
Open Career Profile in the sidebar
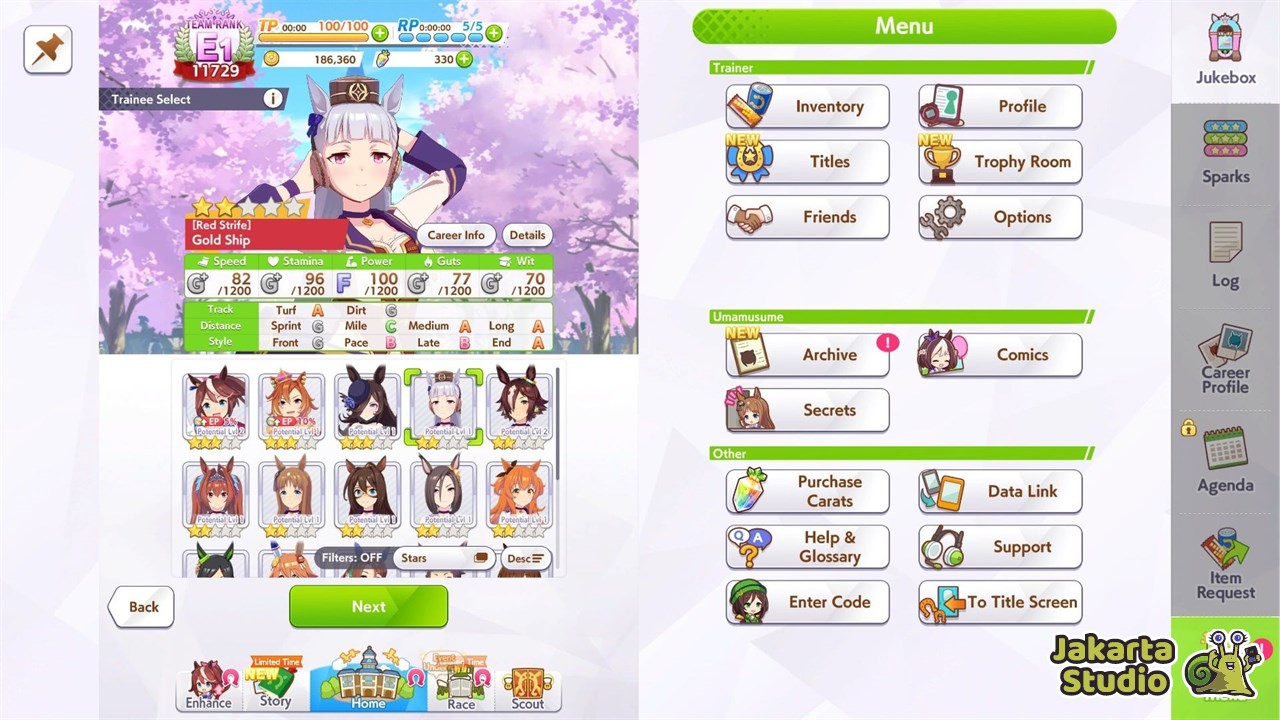1224,360
